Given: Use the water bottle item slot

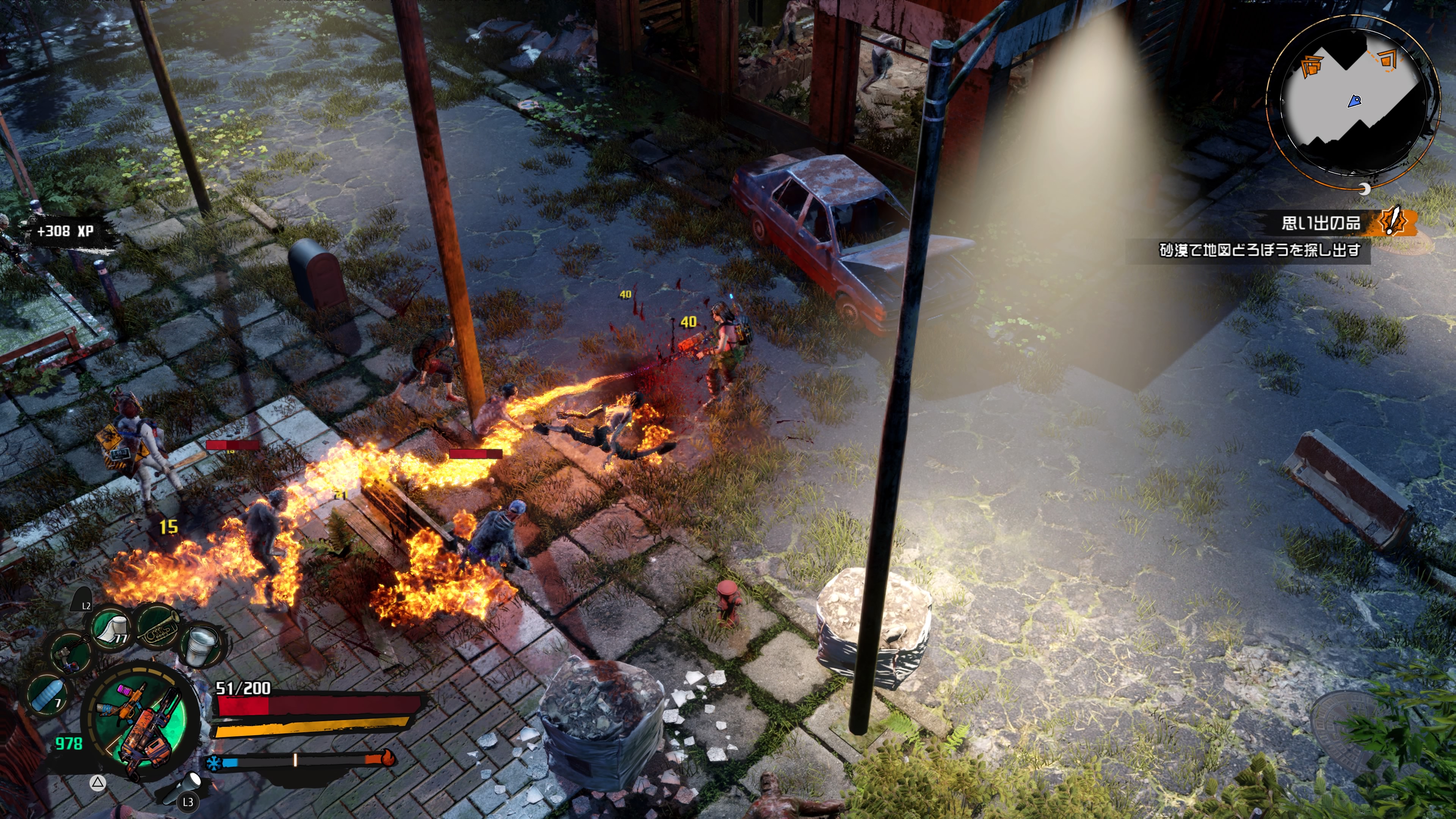Looking at the screenshot, I should 47,695.
